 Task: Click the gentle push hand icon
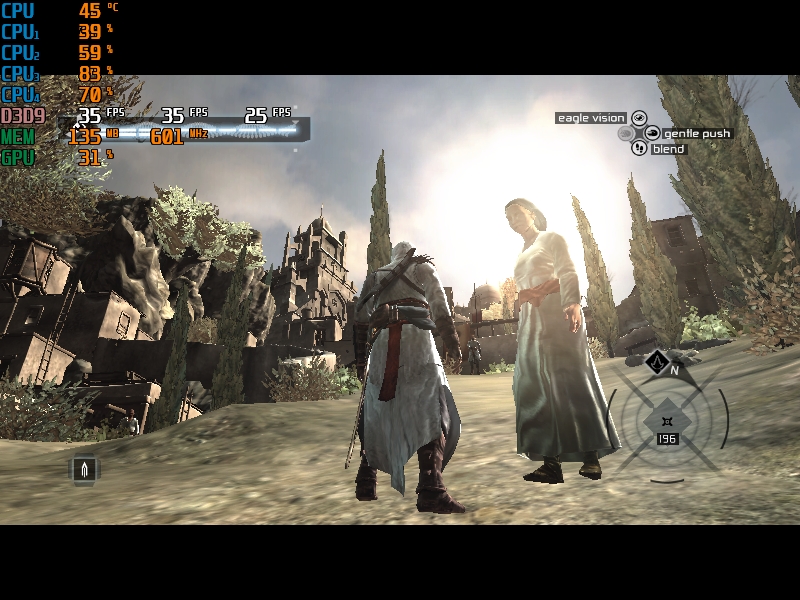(x=652, y=133)
